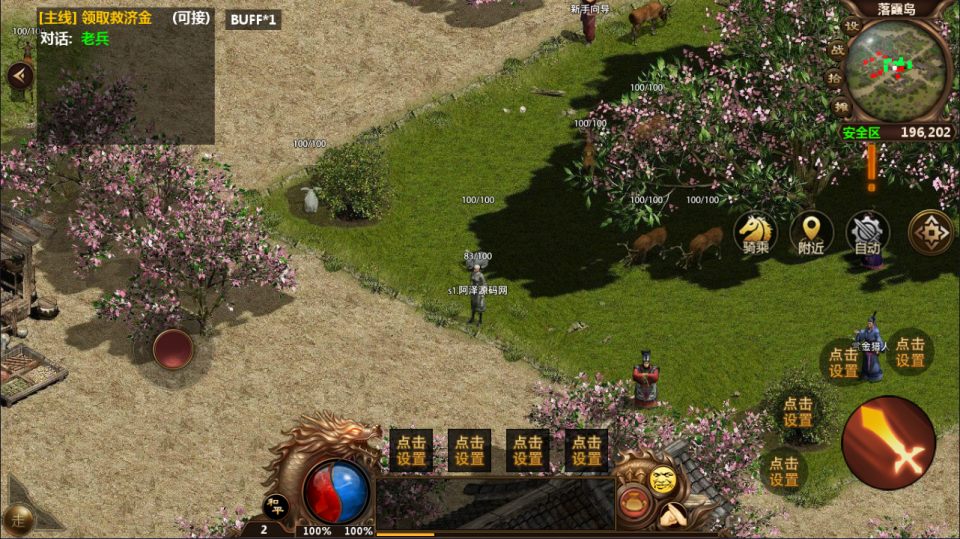Image resolution: width=960 pixels, height=539 pixels.
Task: Move with the red virtual joystick
Action: click(173, 349)
